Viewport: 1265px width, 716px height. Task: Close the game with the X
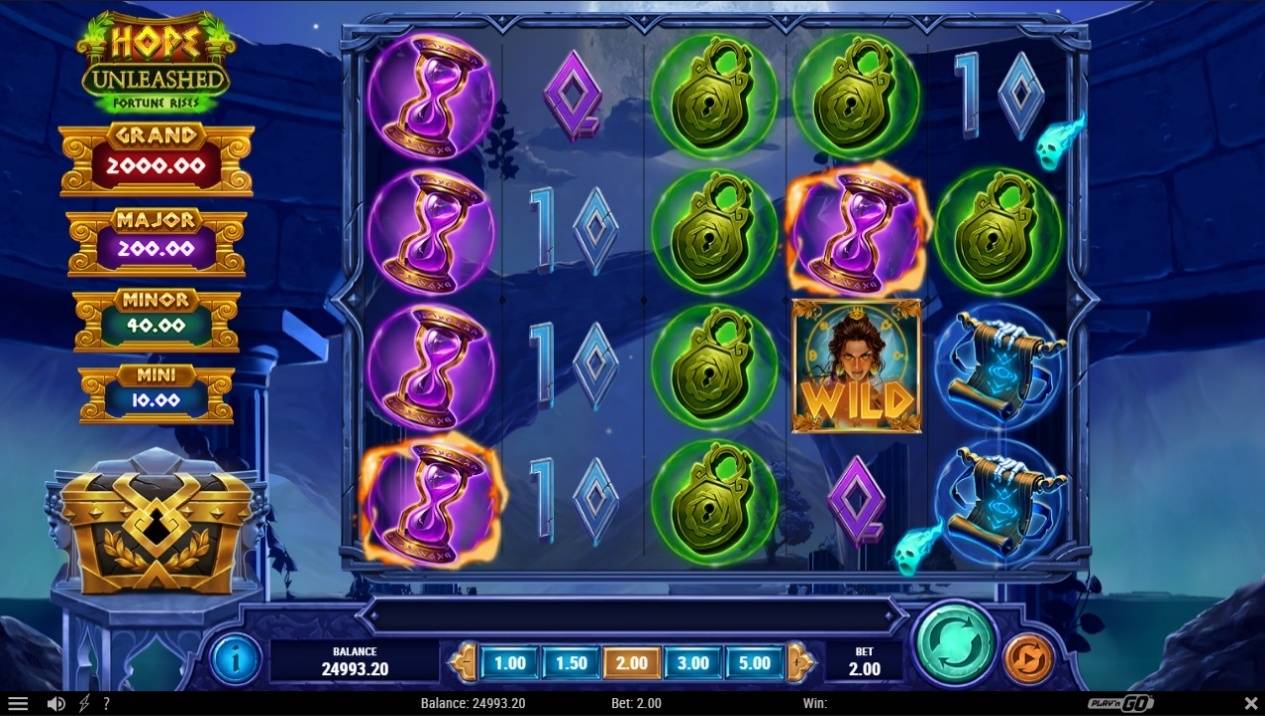(x=1250, y=704)
